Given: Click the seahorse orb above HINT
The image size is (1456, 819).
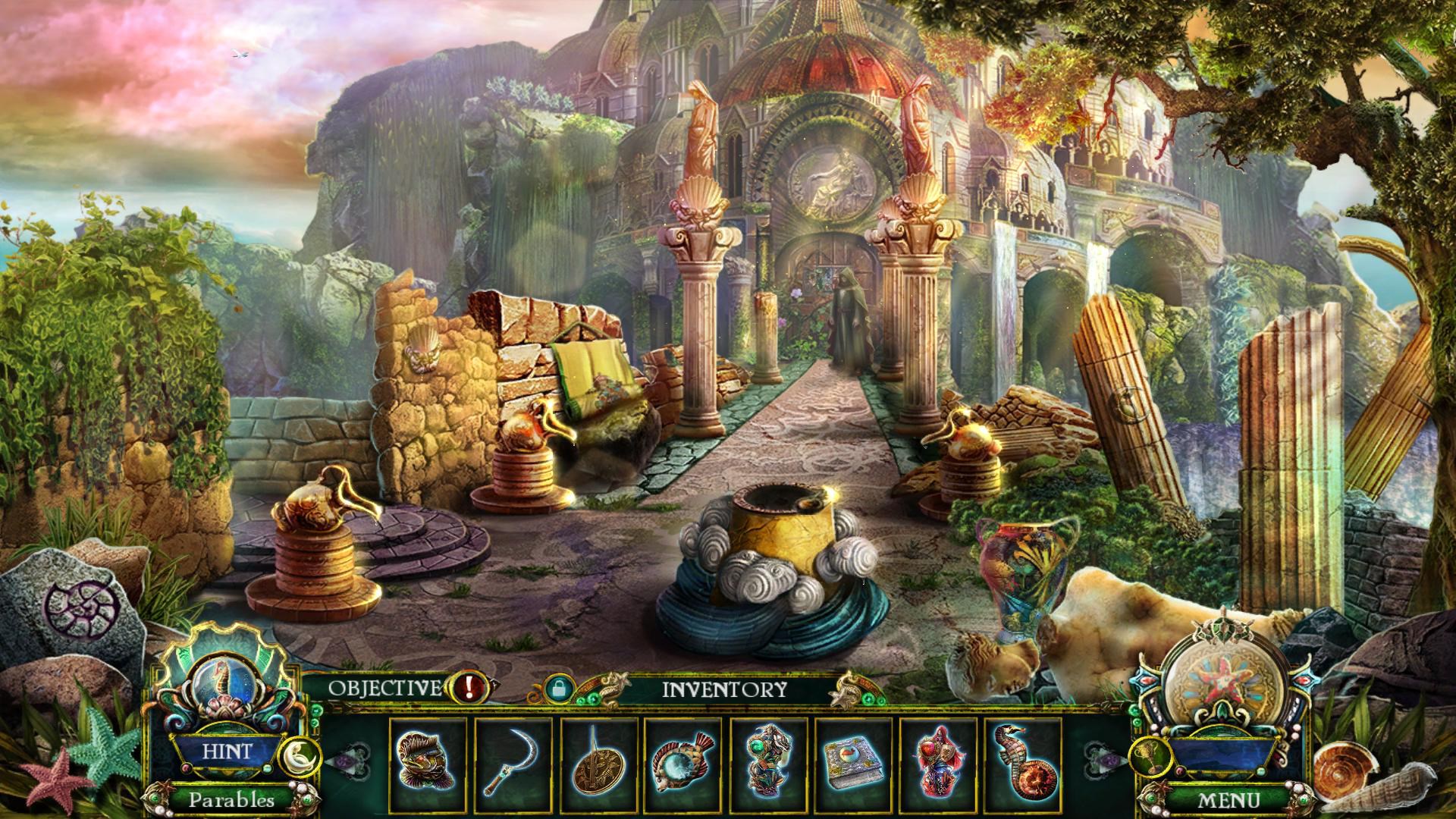Looking at the screenshot, I should click(223, 676).
